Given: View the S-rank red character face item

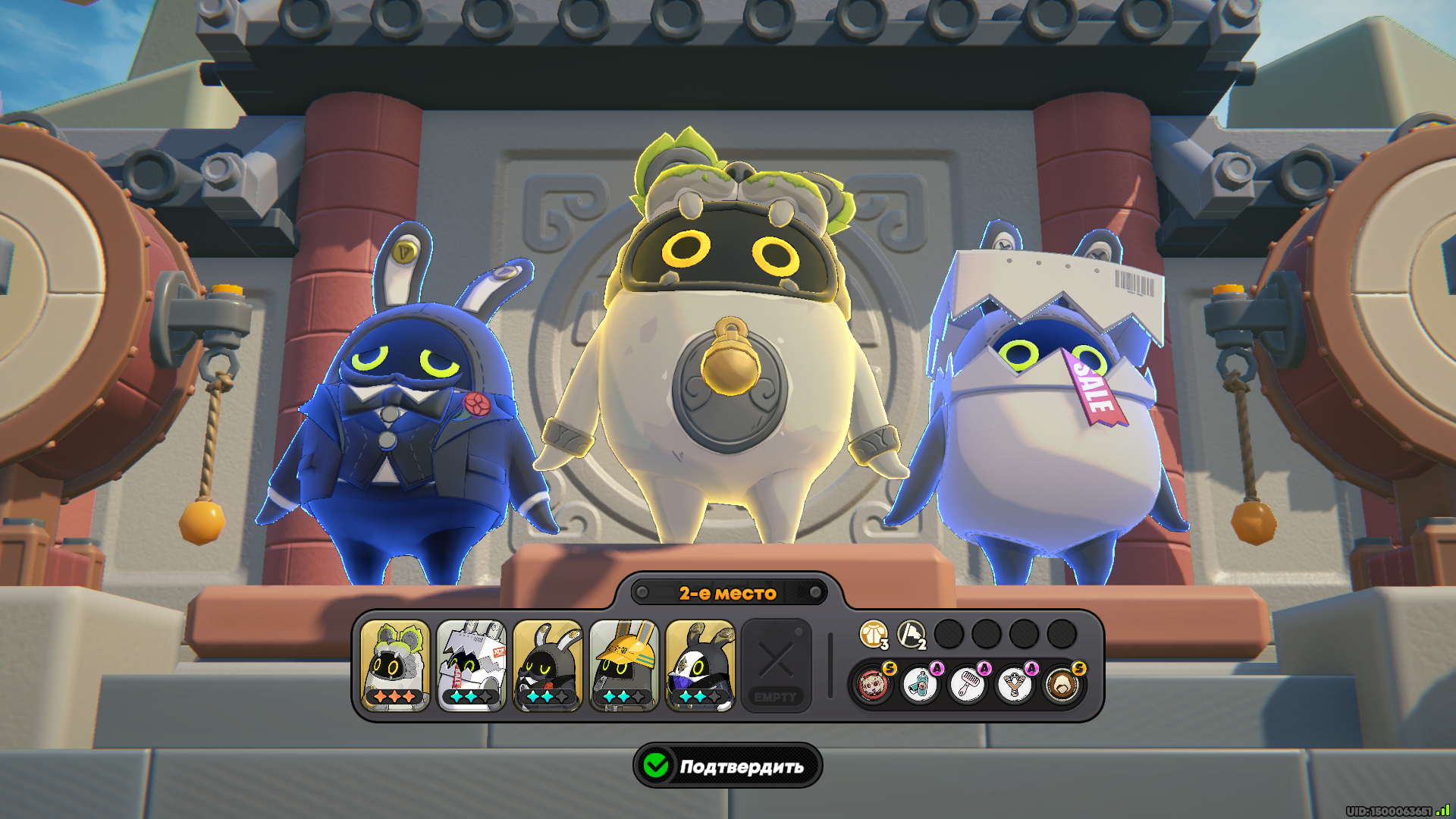Looking at the screenshot, I should 873,685.
